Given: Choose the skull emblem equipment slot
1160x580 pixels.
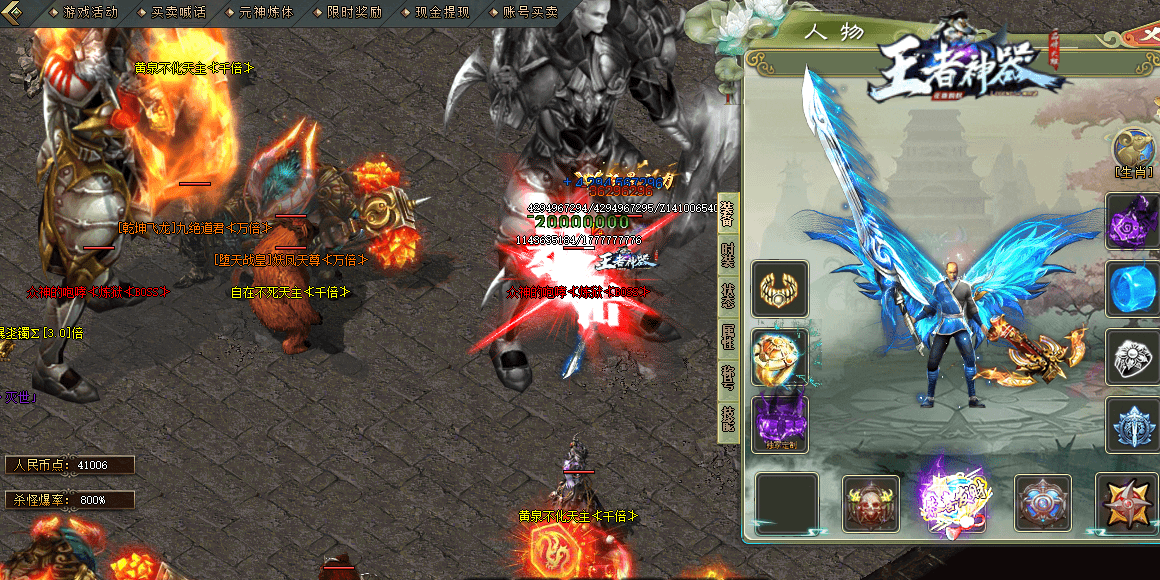Looking at the screenshot, I should (870, 503).
